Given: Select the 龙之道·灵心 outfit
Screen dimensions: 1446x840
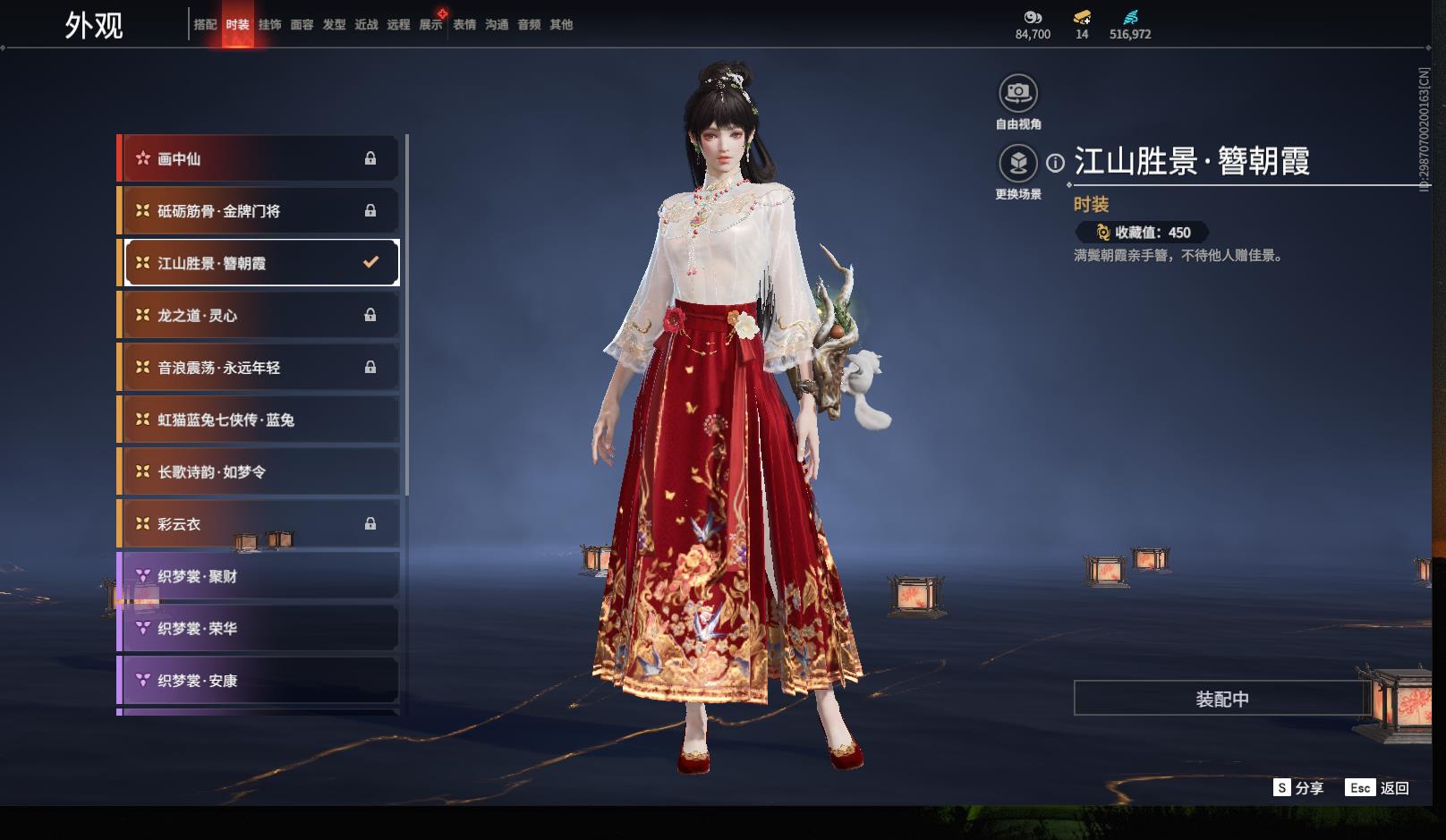Looking at the screenshot, I should (x=259, y=315).
